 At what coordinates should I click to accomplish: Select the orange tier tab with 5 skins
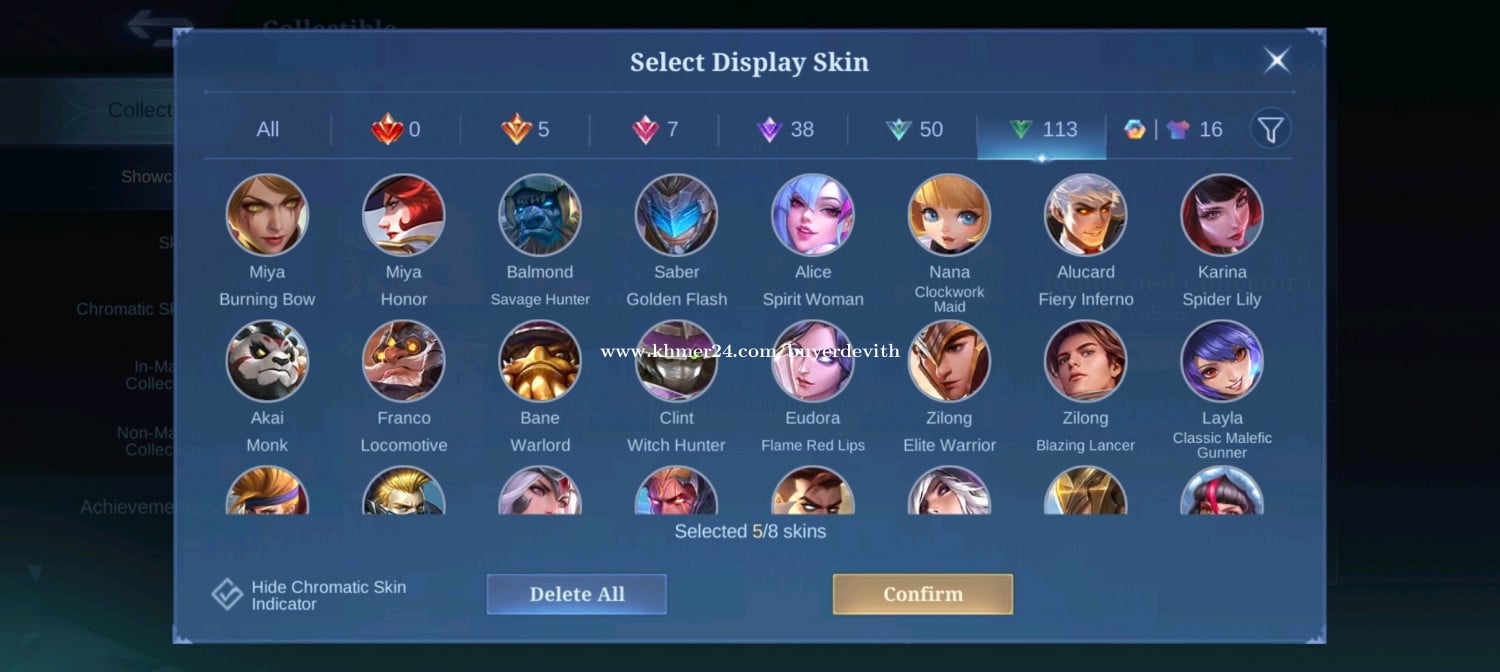(x=525, y=130)
